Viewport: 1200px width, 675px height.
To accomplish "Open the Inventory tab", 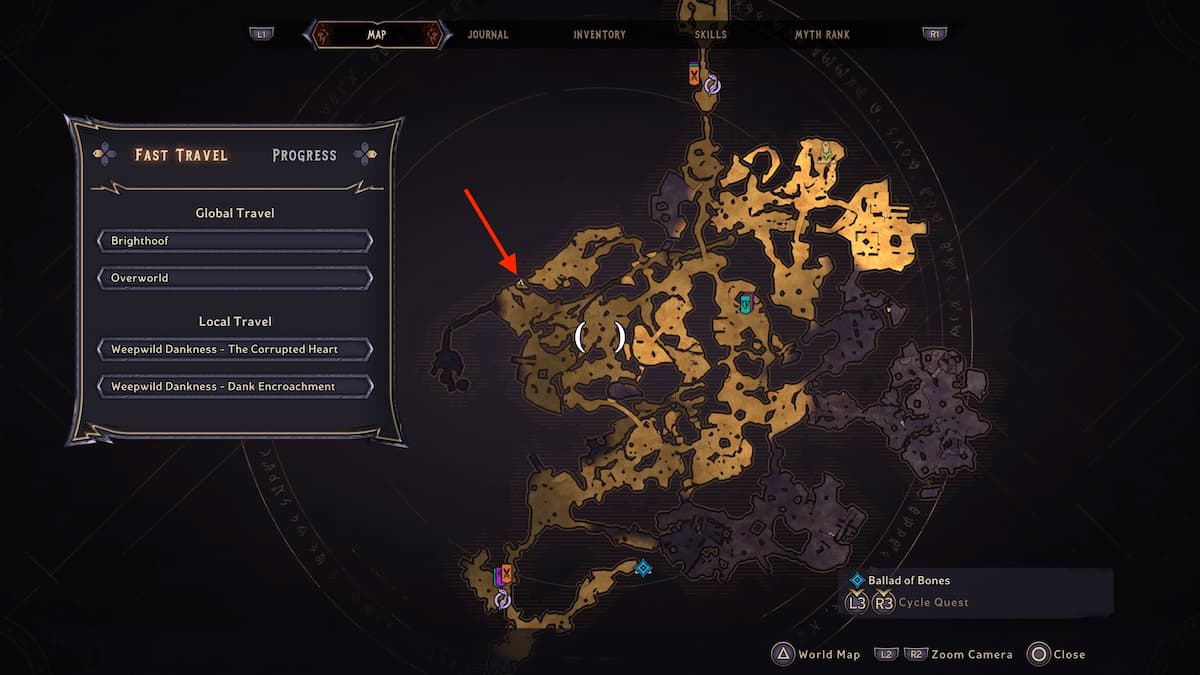I will 600,34.
